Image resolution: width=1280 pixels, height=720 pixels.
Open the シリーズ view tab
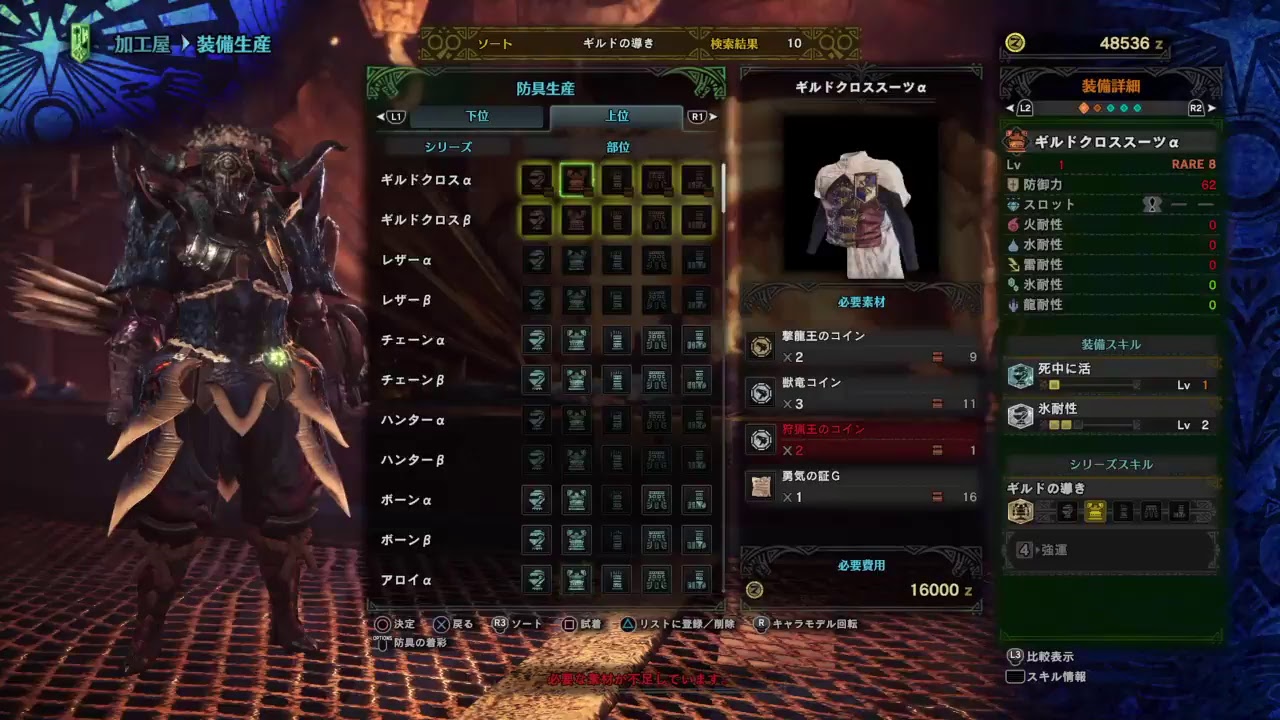tap(448, 145)
